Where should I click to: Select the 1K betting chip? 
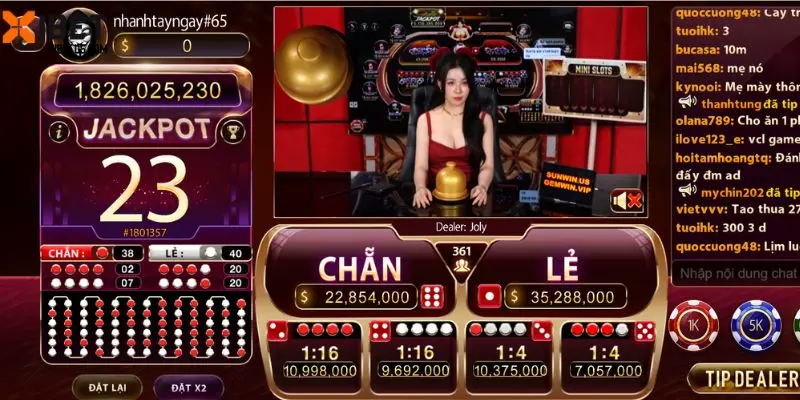[692, 324]
